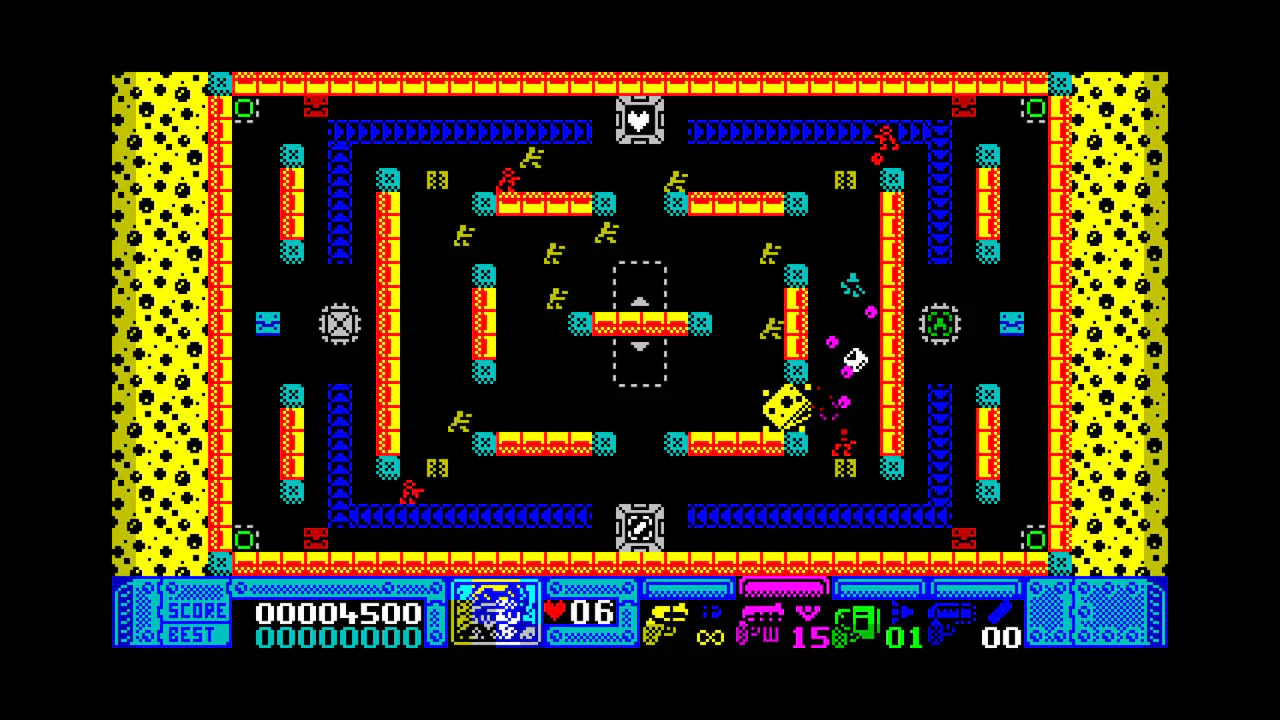Screen dimensions: 1280x720
Task: Click the magenta charge bar above the HUD
Action: point(784,589)
